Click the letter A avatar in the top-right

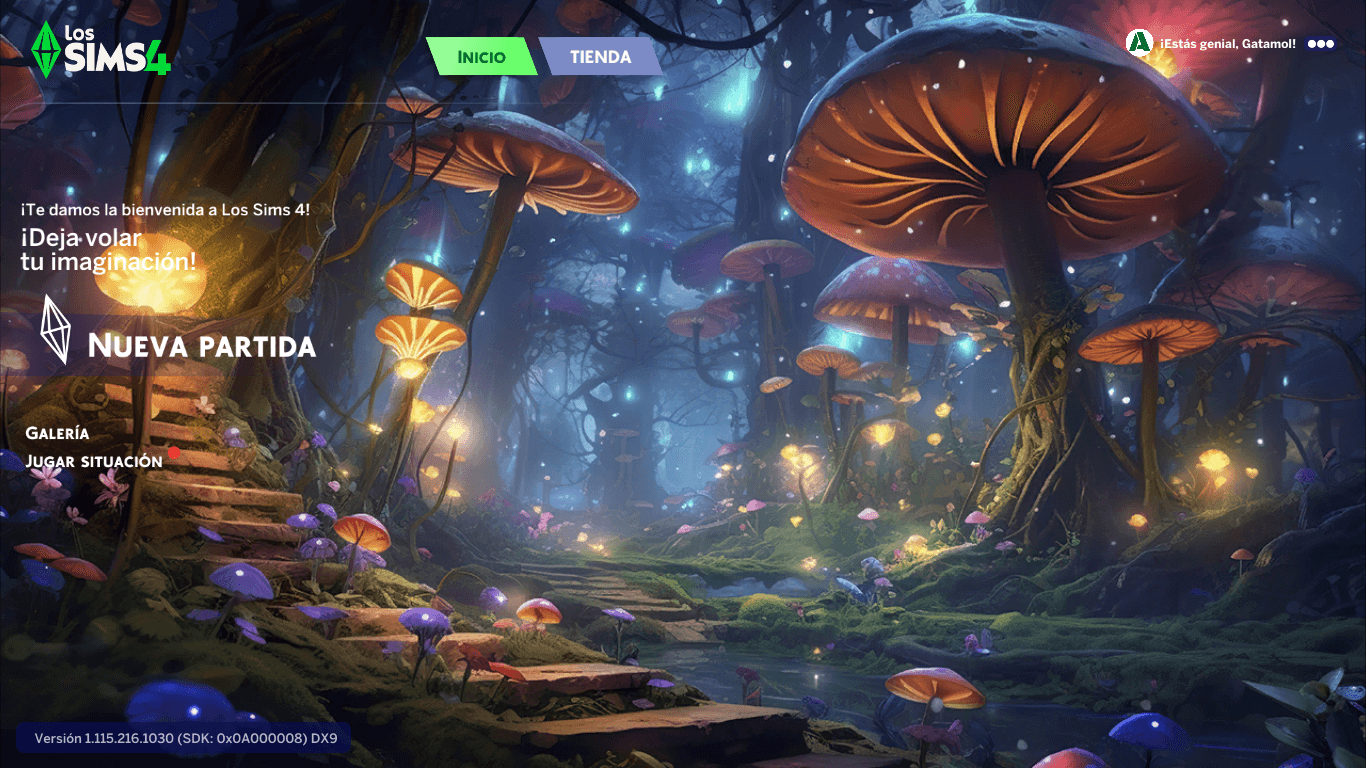coord(1139,43)
